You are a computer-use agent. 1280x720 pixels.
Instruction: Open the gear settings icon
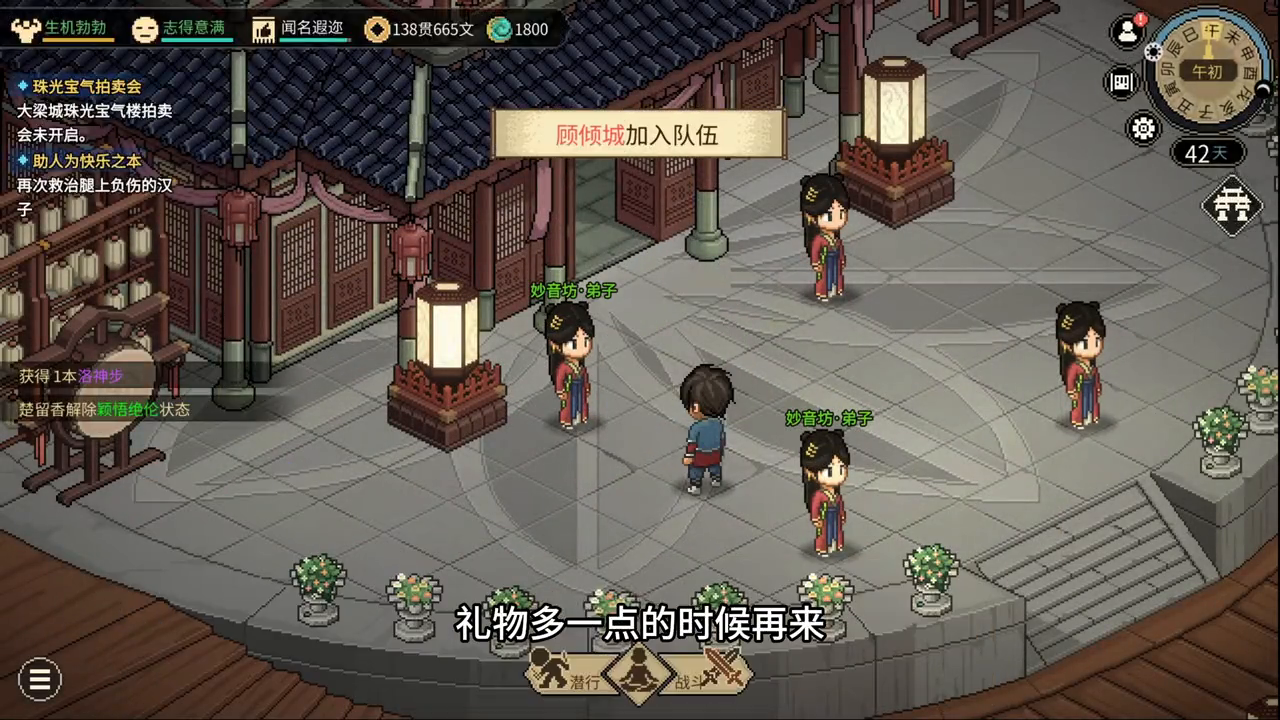tap(1143, 128)
